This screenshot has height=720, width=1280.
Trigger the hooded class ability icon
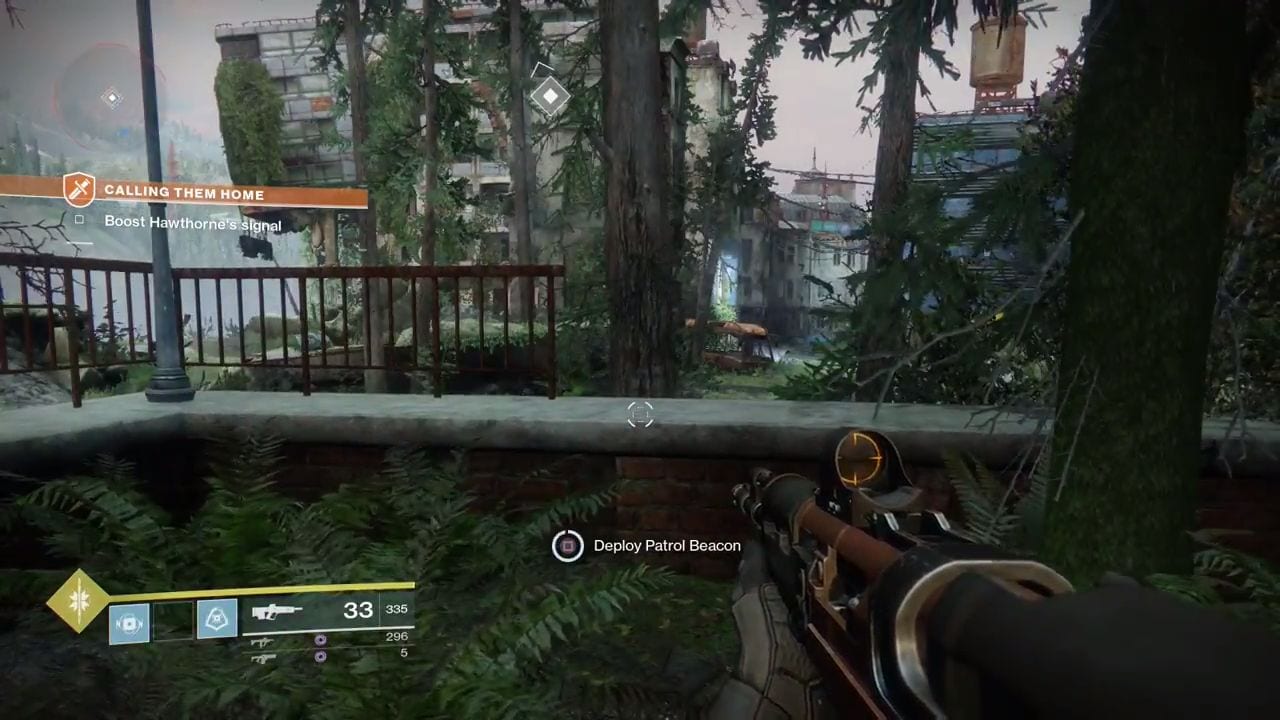(x=217, y=620)
